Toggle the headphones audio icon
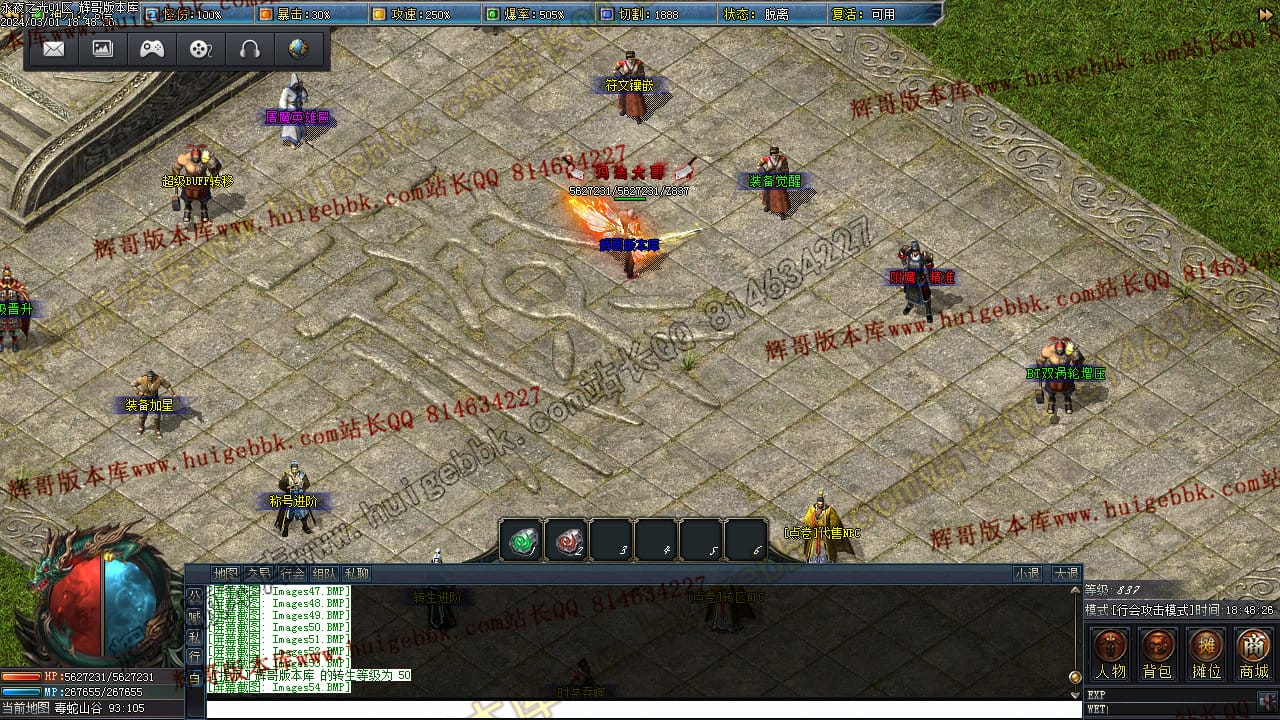This screenshot has height=720, width=1280. pos(250,48)
